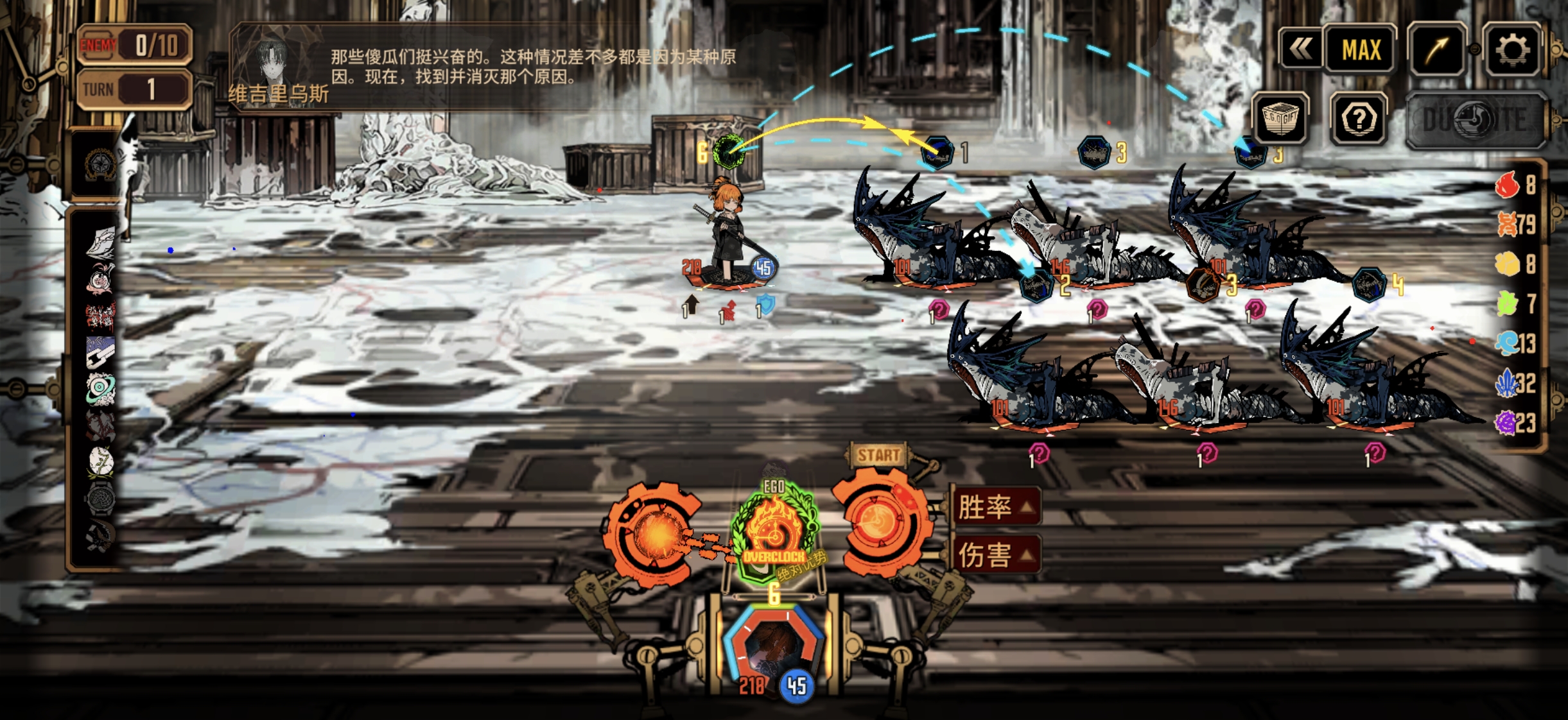1568x720 pixels.
Task: Collapse the panel with the double-chevron button
Action: (x=1300, y=49)
